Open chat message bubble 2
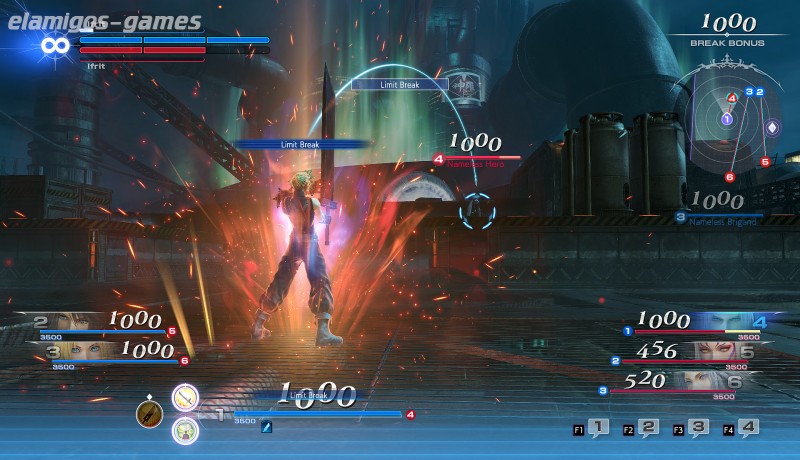The image size is (800, 460). [647, 428]
